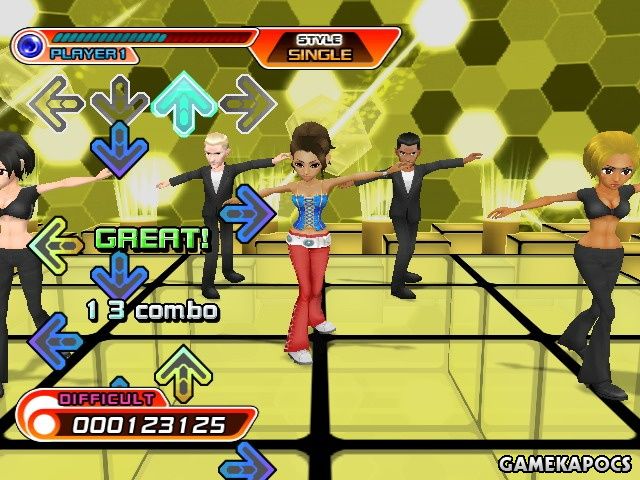Hit the left arrow step receptor

point(57,101)
